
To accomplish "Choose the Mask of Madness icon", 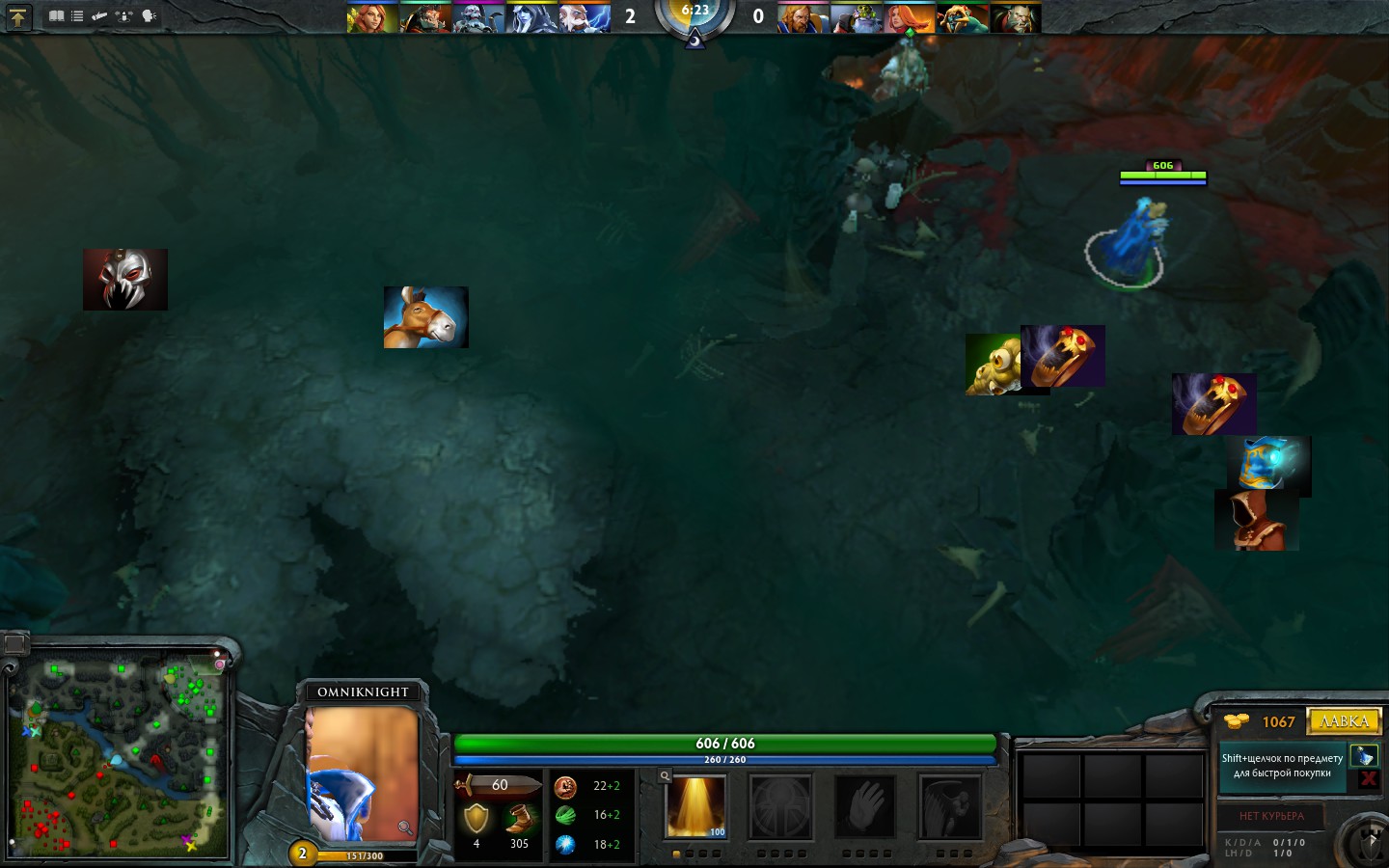I will point(125,280).
